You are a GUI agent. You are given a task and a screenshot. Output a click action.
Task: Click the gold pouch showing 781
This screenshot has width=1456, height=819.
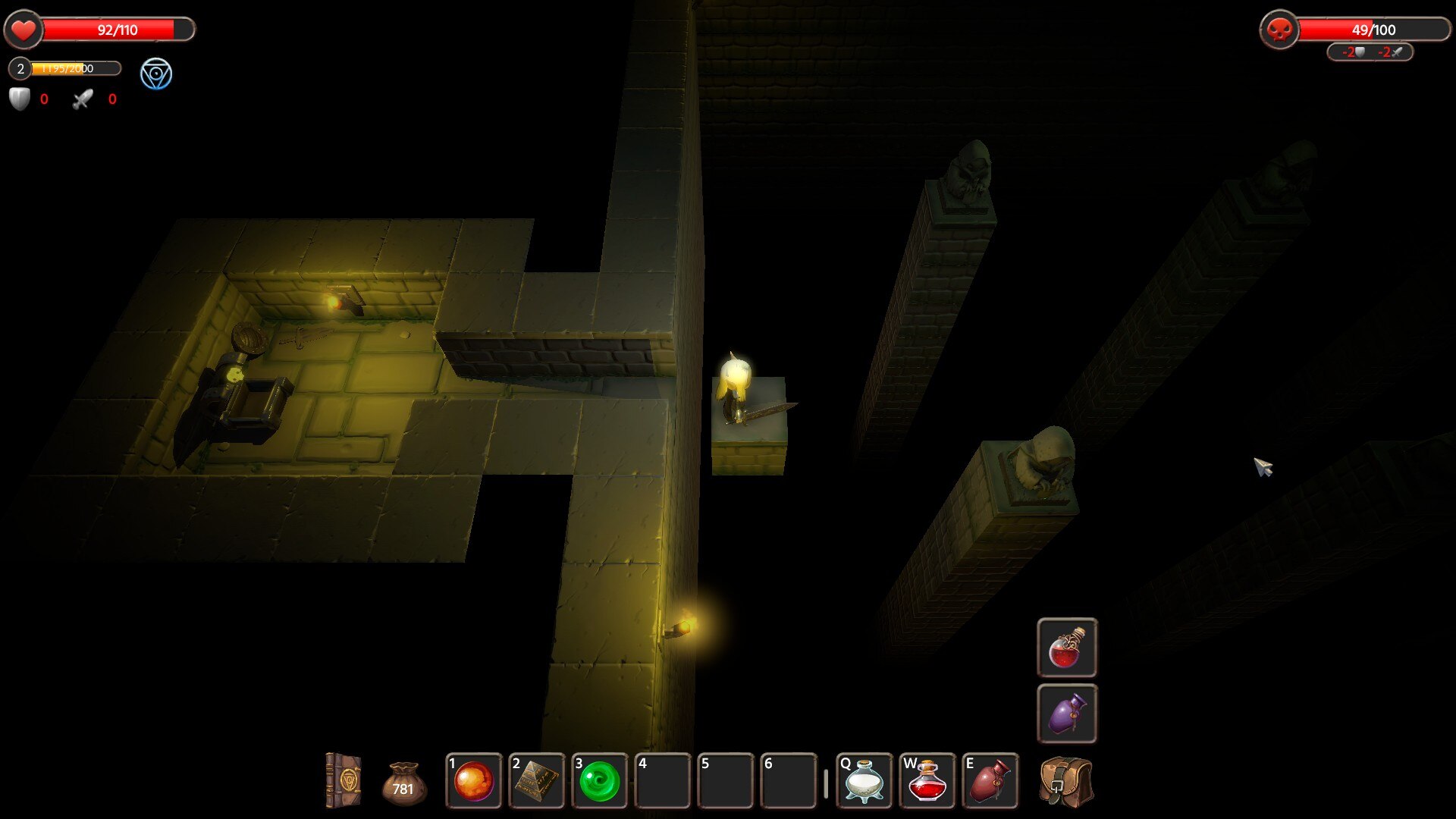click(x=403, y=783)
